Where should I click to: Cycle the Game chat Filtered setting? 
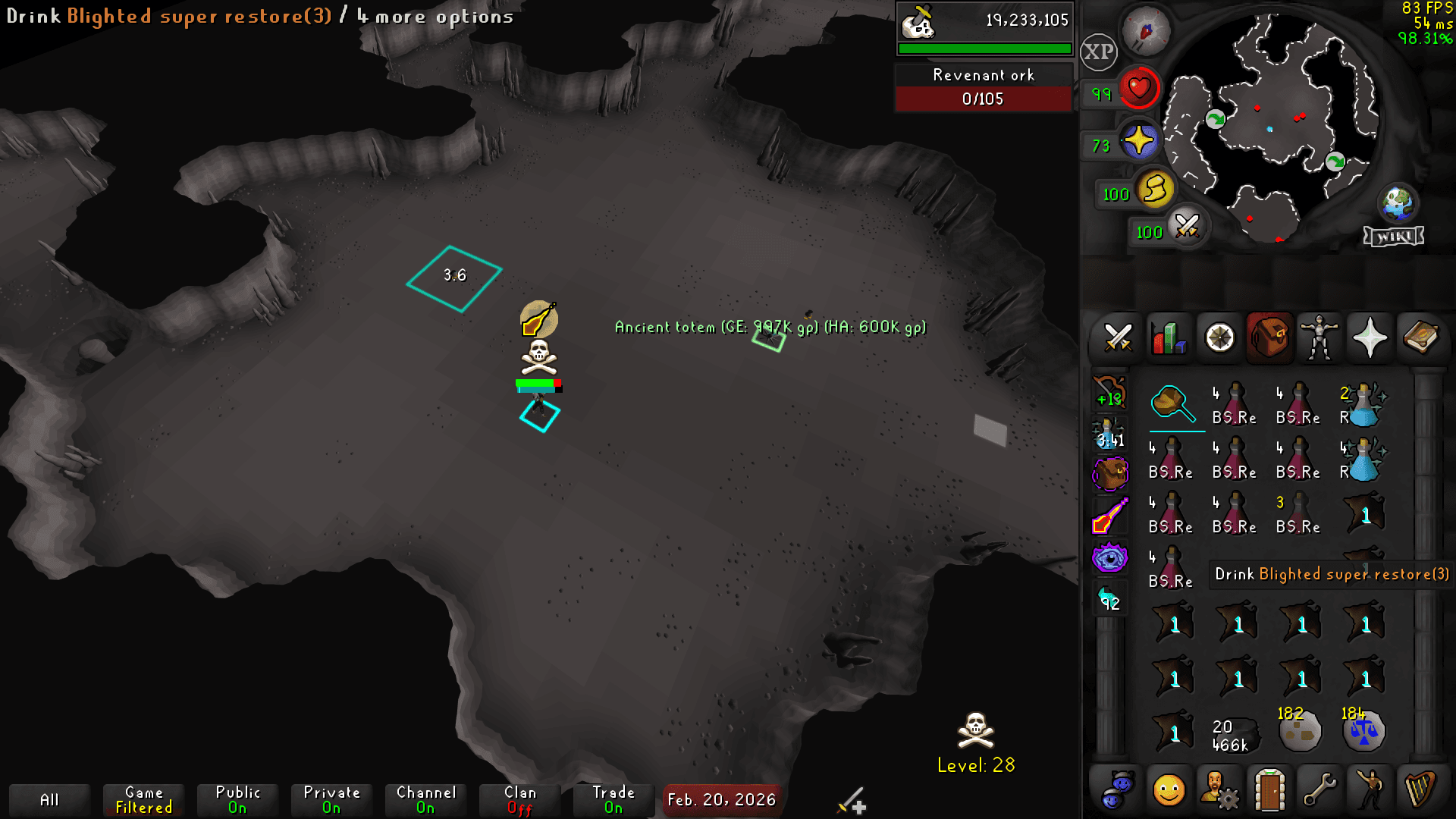tap(143, 798)
